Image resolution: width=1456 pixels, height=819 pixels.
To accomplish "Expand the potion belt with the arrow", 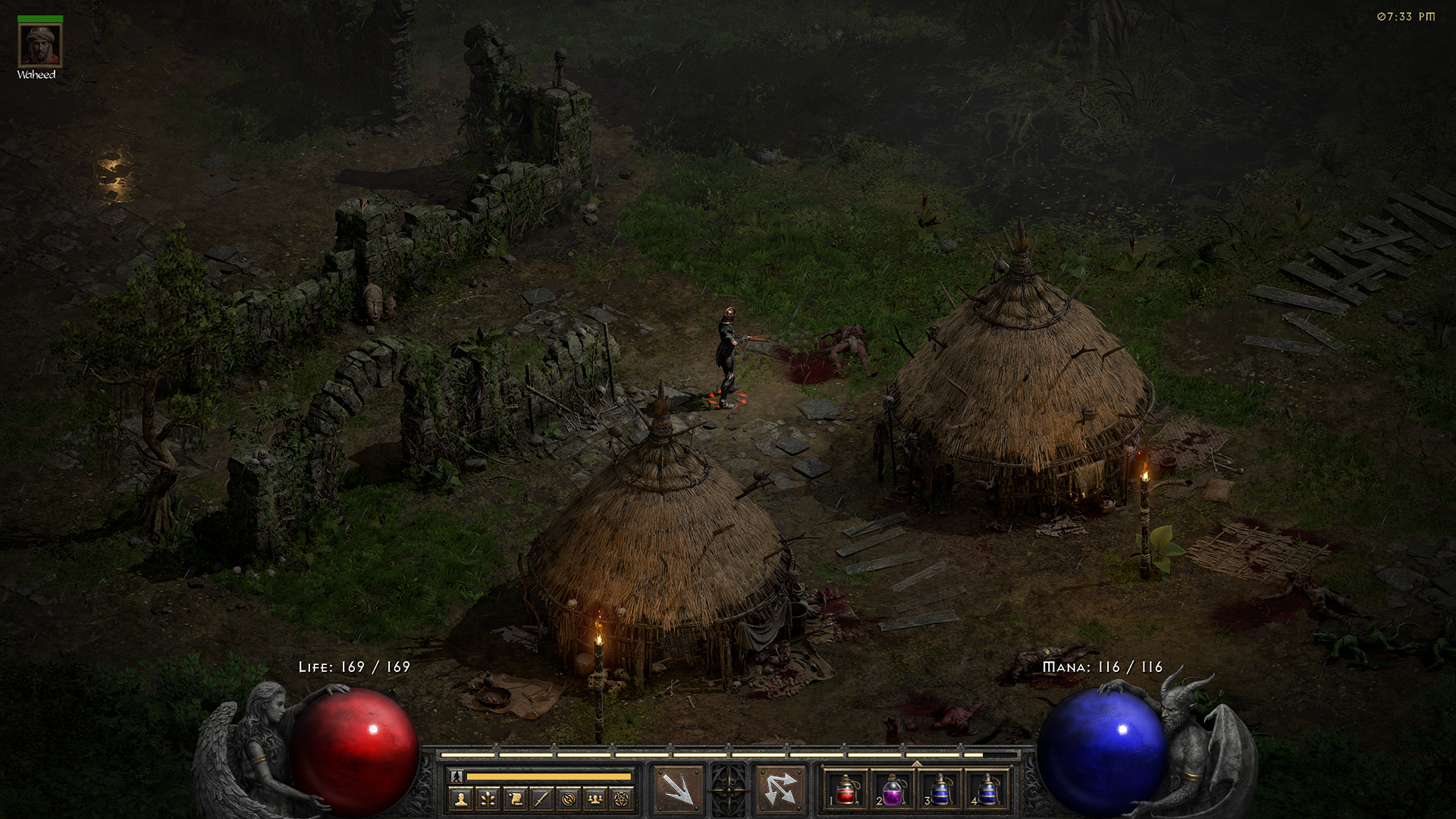I will click(916, 763).
